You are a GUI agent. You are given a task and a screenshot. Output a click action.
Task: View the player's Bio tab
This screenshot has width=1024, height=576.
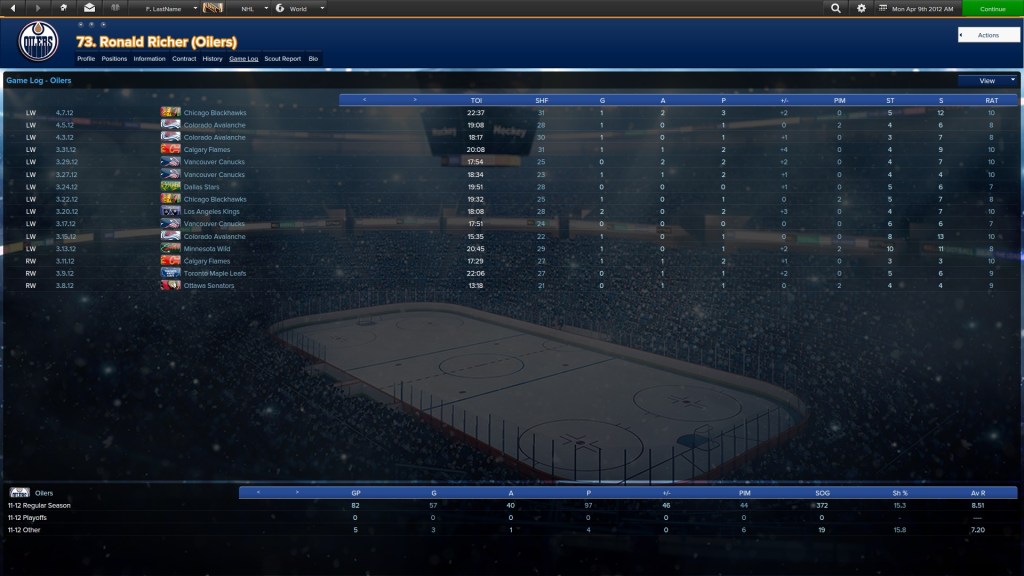click(313, 59)
